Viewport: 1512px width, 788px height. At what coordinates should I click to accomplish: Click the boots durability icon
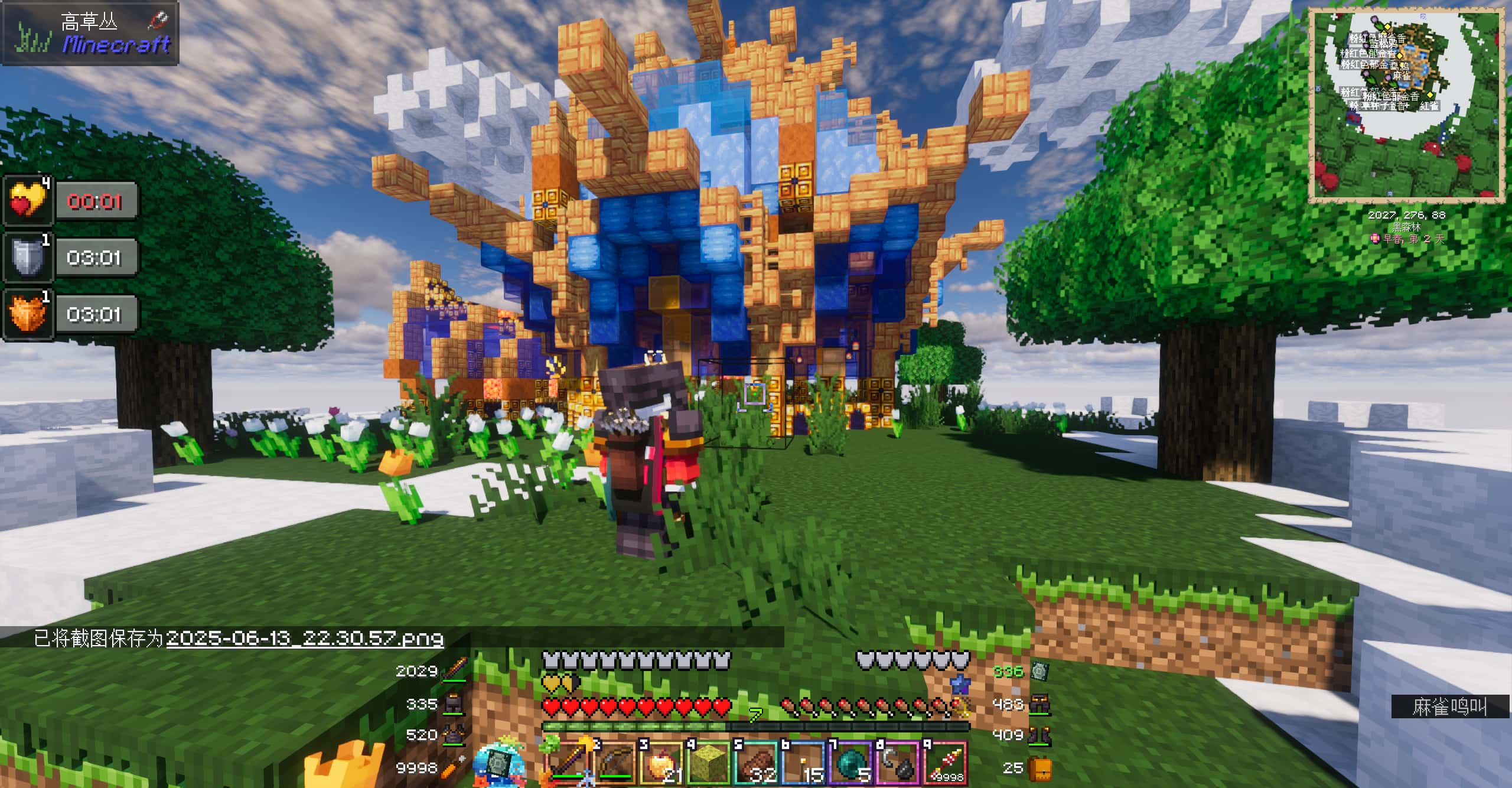[1039, 735]
